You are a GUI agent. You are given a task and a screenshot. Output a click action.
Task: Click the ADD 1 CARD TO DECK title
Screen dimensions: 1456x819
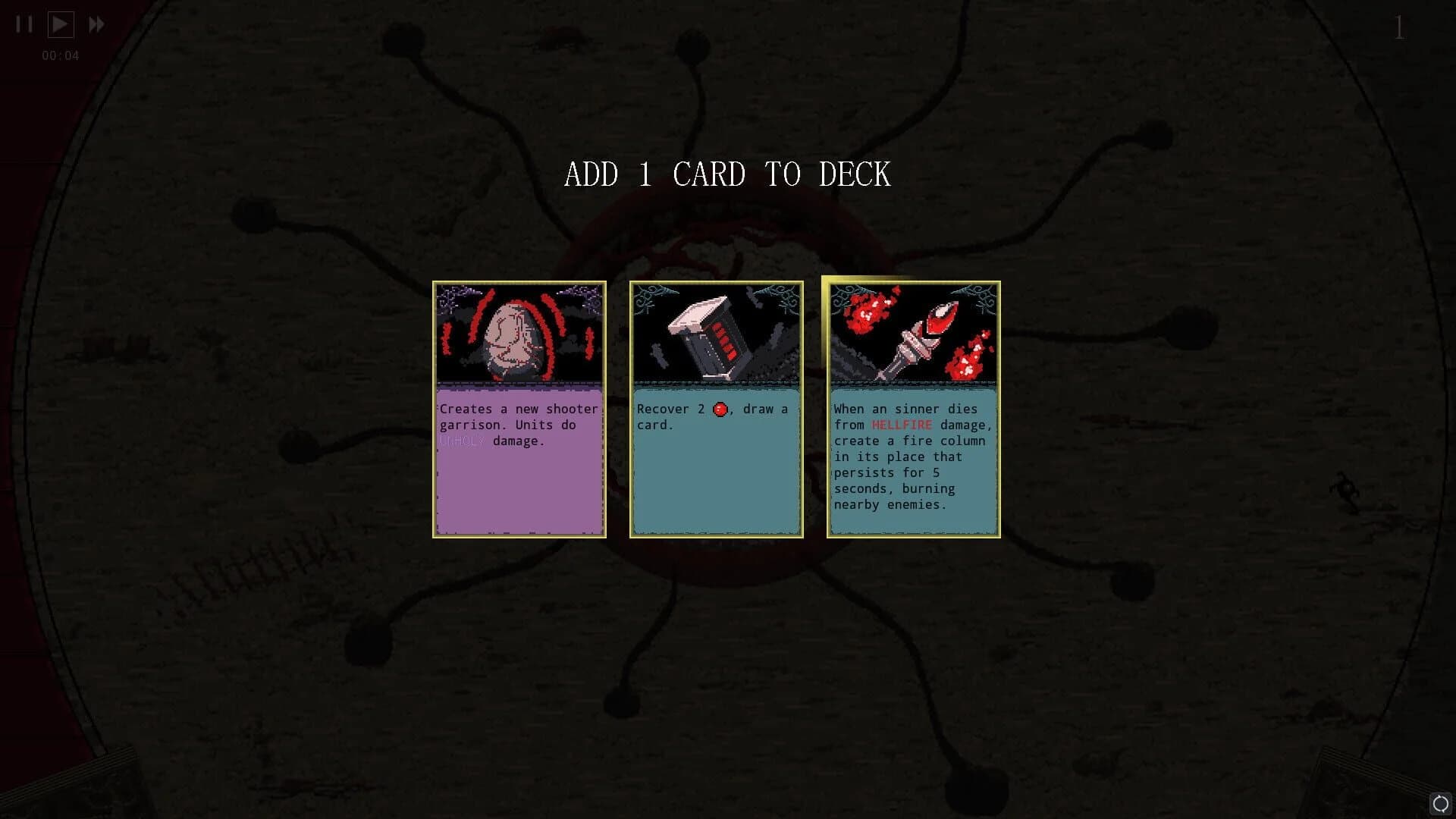click(727, 174)
